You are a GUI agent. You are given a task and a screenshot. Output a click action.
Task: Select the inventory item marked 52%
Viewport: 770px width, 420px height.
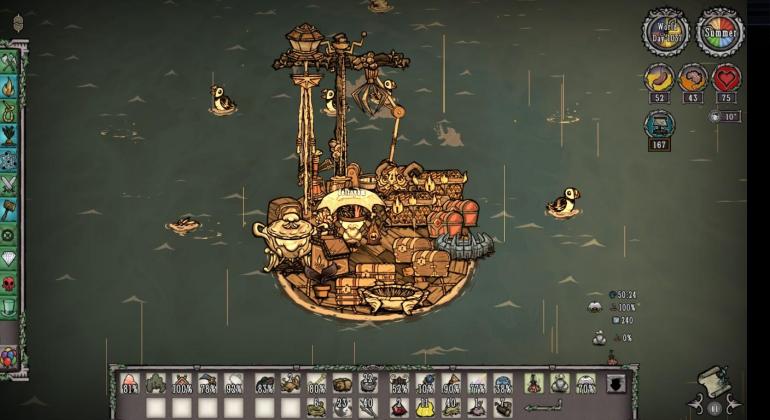click(x=397, y=383)
